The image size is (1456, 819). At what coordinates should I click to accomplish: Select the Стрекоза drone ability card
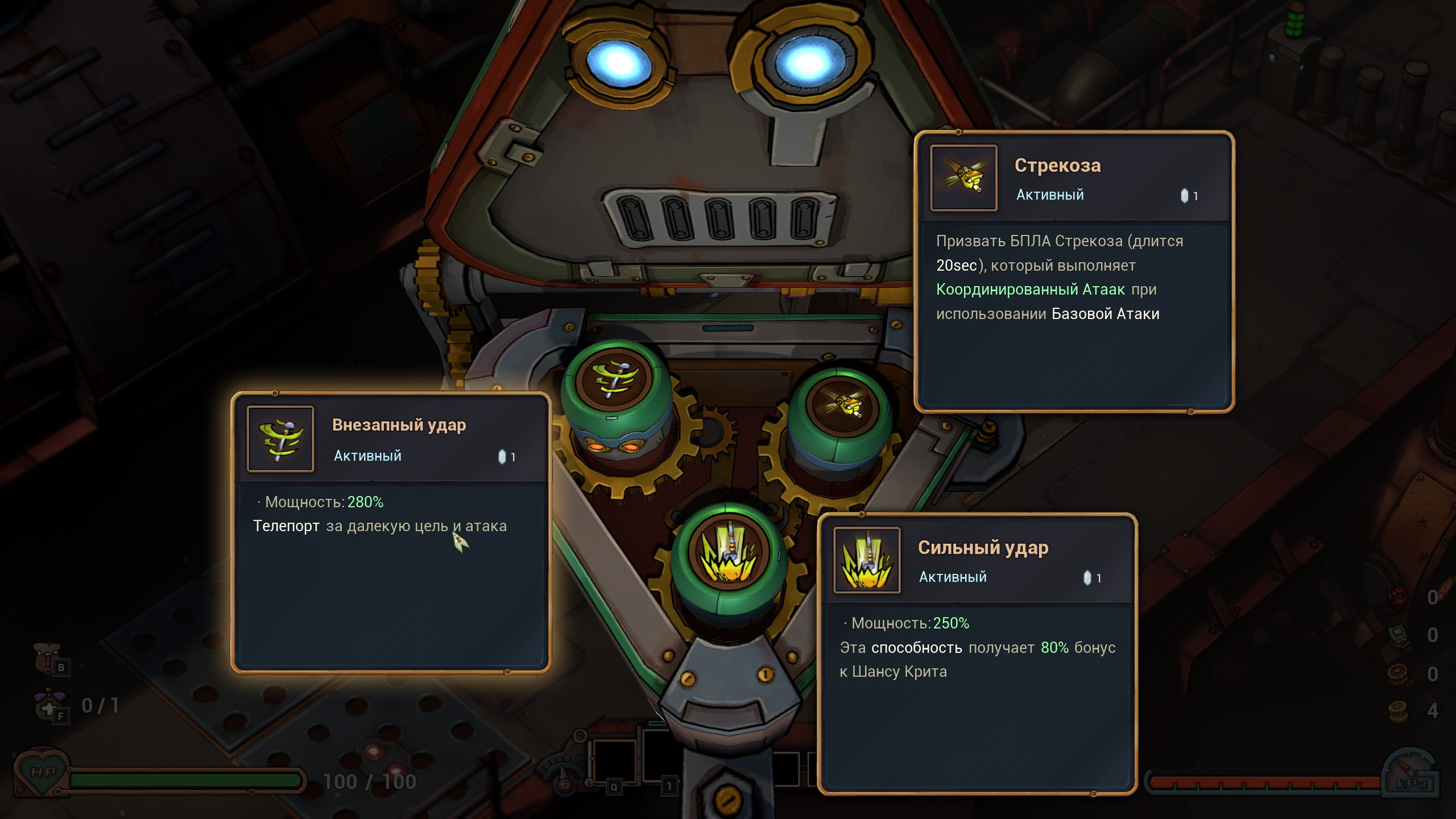click(x=1074, y=272)
